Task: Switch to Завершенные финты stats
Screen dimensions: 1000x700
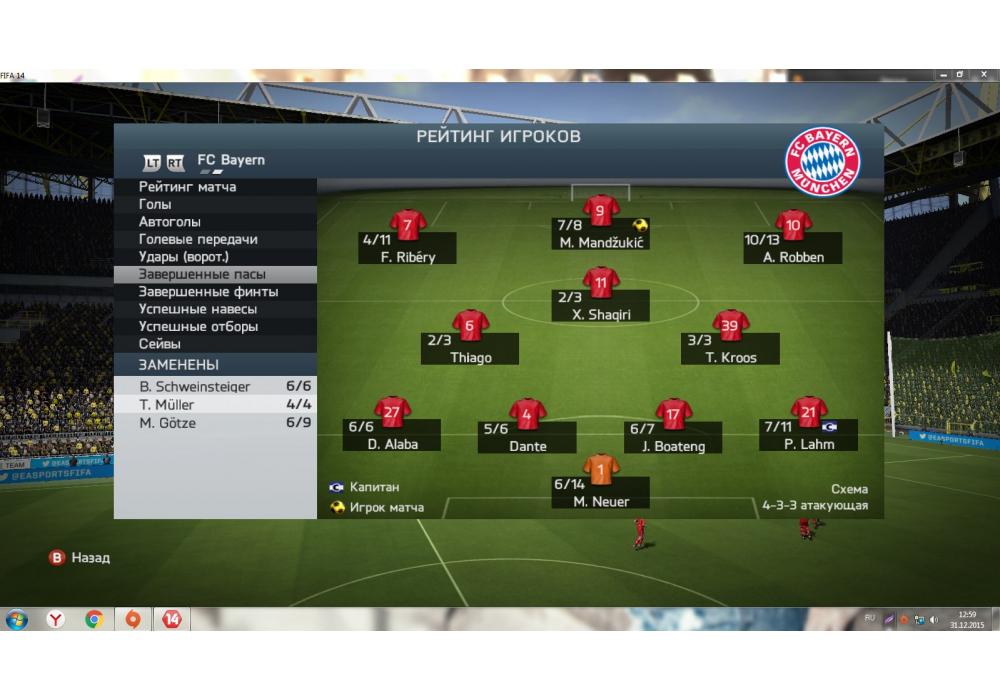Action: [x=208, y=292]
